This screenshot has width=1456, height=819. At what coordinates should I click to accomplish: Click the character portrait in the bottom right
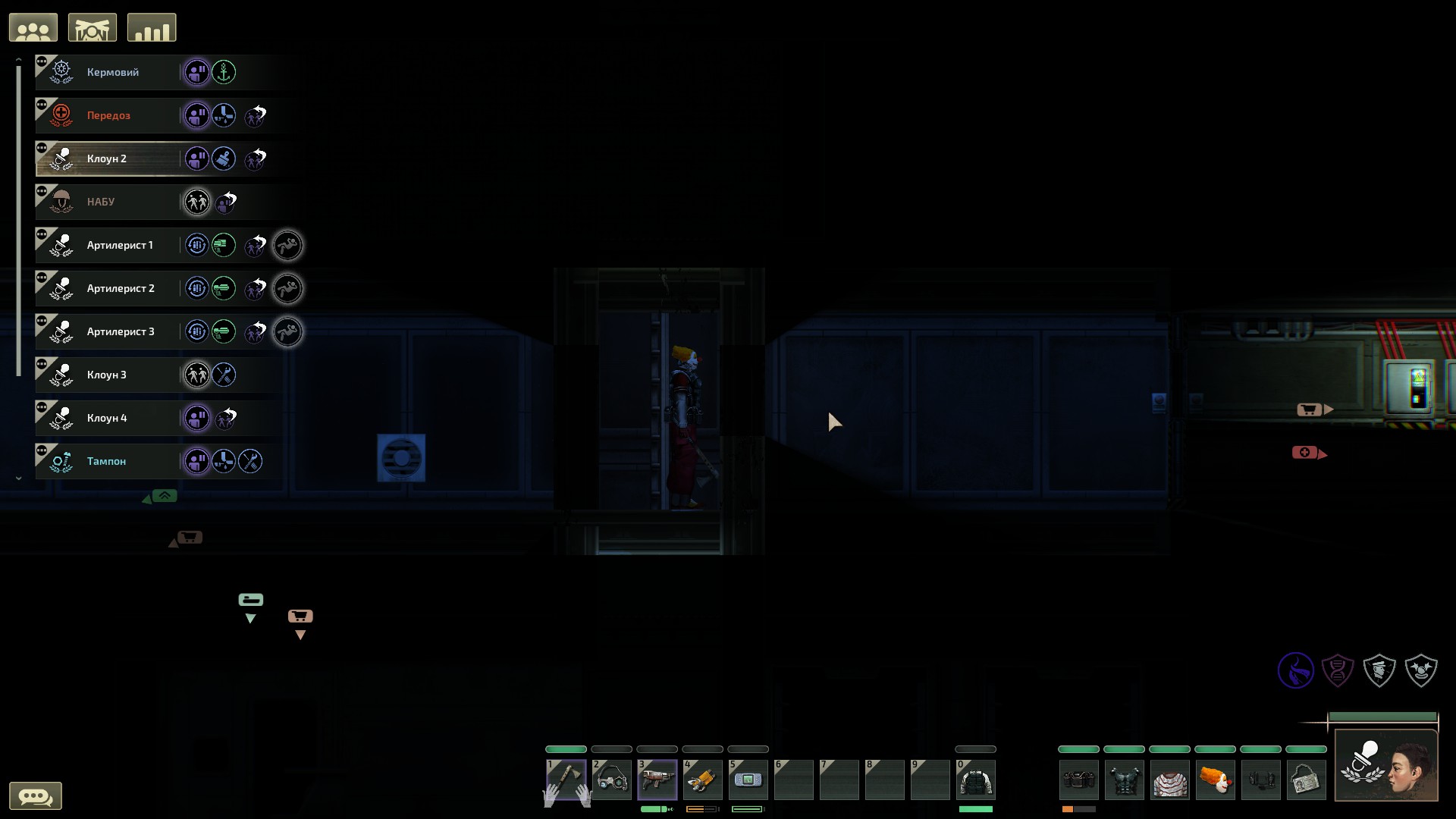(x=1385, y=764)
